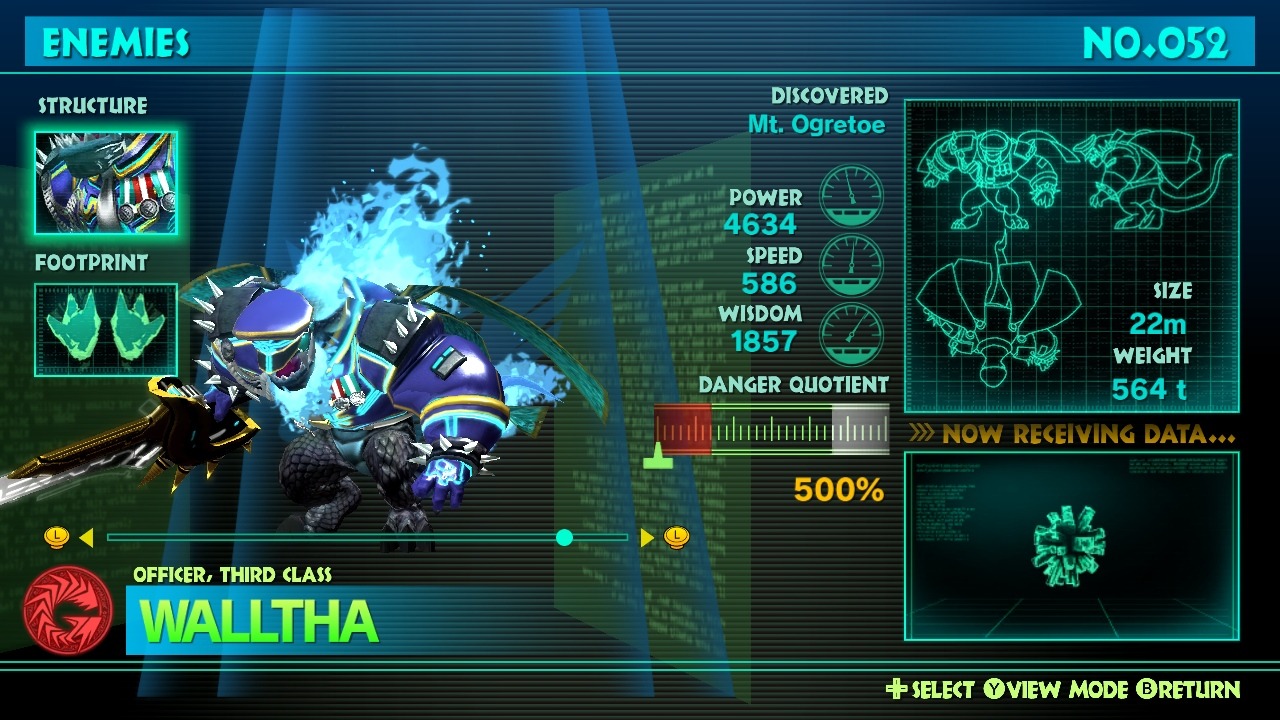The width and height of the screenshot is (1280, 720).
Task: Click the teal rotation slider knob
Action: 564,538
